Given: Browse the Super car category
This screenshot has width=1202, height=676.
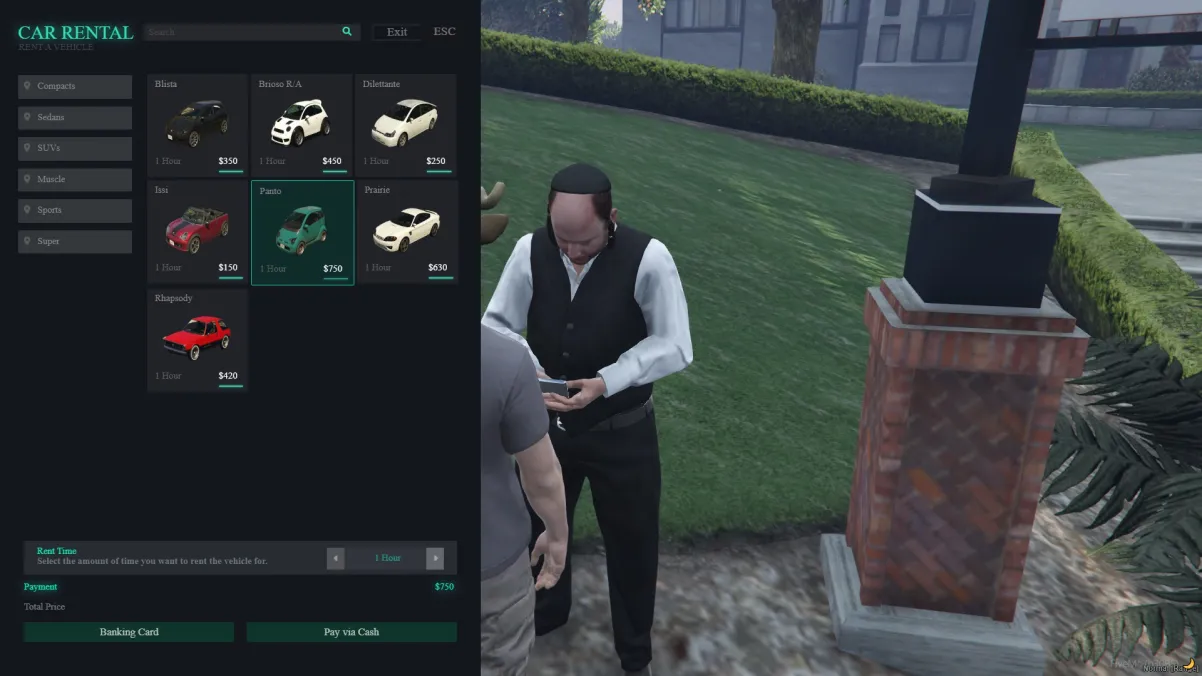Looking at the screenshot, I should click(x=75, y=242).
